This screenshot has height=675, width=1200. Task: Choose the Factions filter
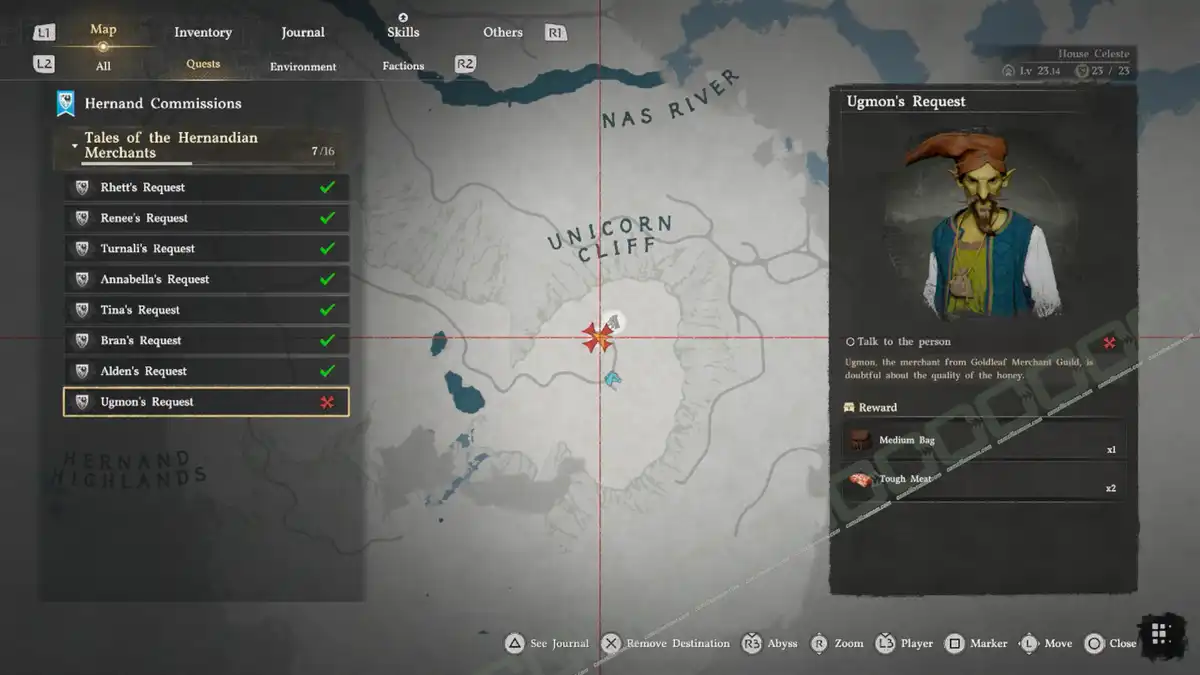[x=403, y=66]
